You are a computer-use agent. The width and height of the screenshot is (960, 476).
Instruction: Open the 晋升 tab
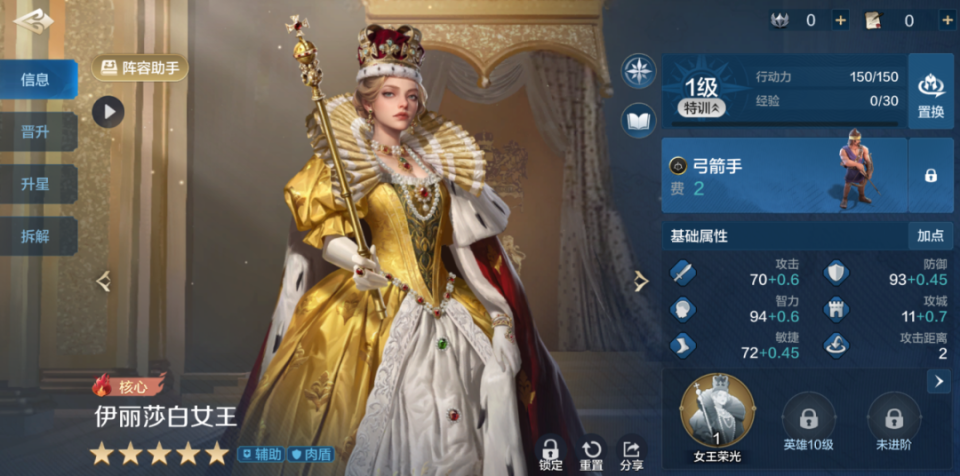coord(36,132)
